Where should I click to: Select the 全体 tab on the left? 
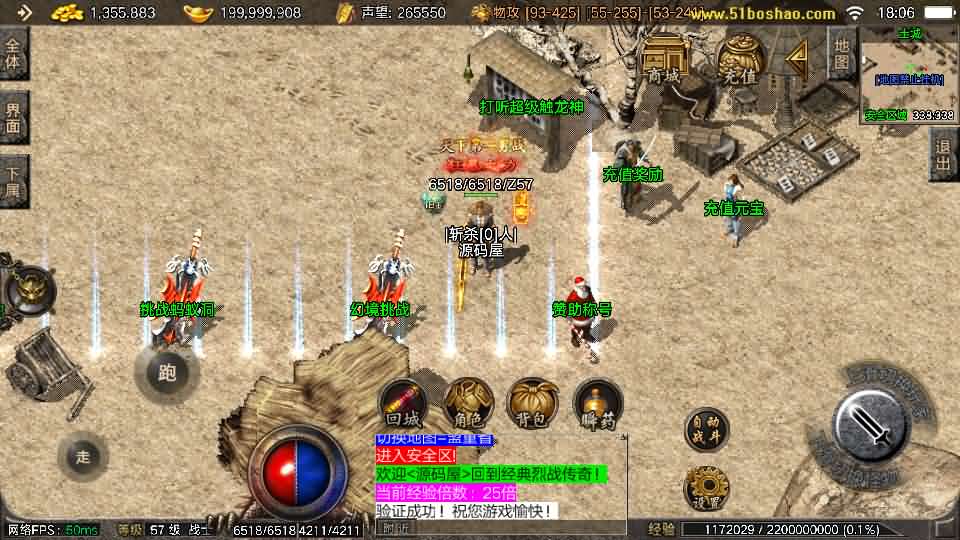pos(13,54)
